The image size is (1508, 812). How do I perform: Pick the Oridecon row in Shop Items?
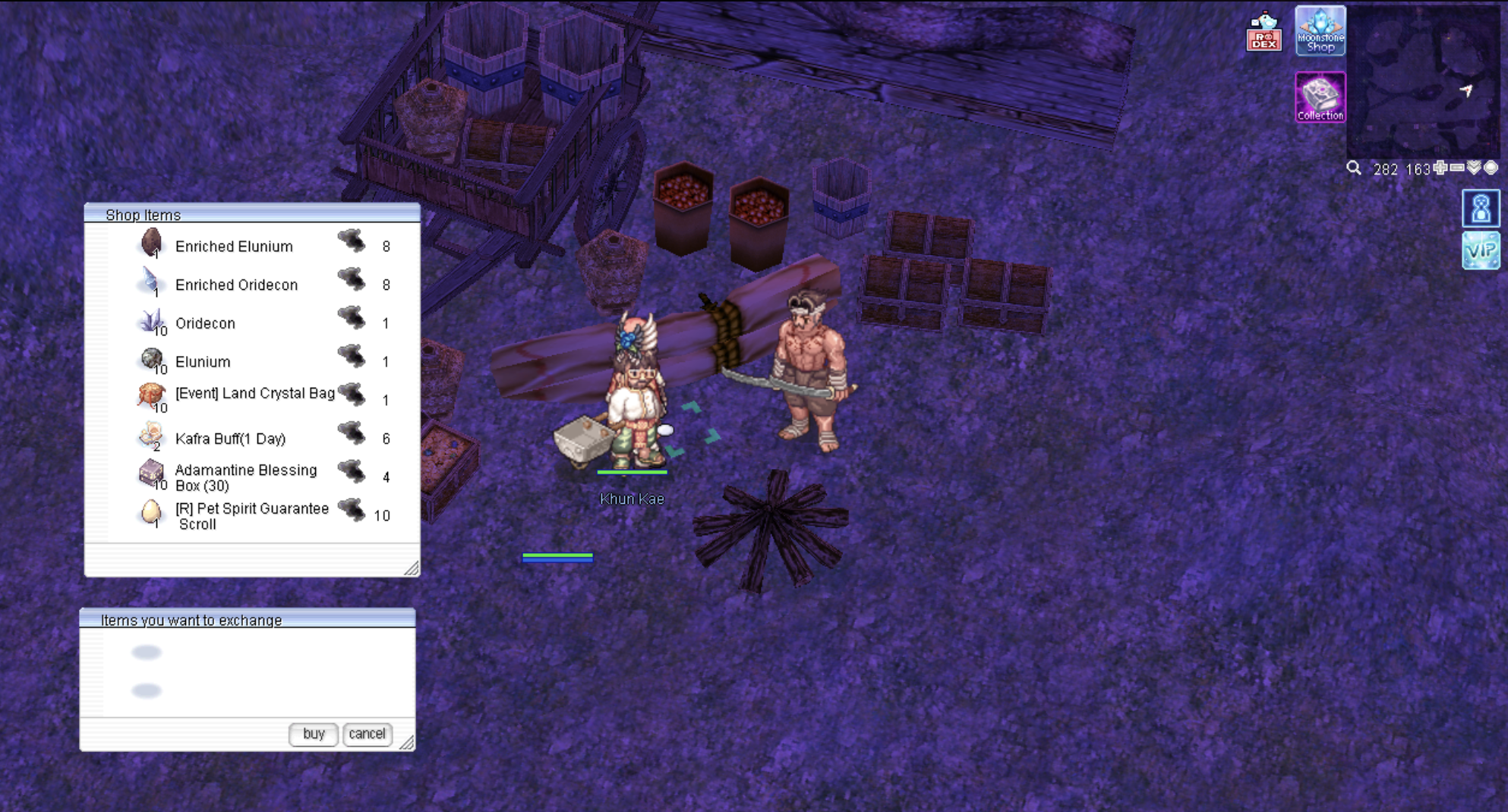205,323
